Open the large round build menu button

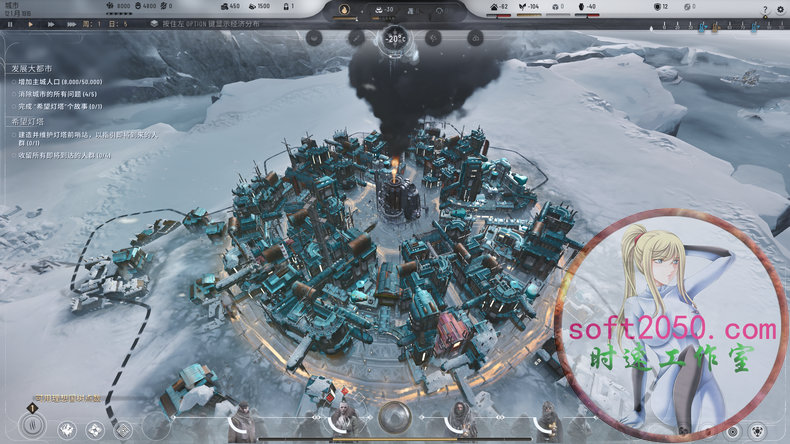32,424
